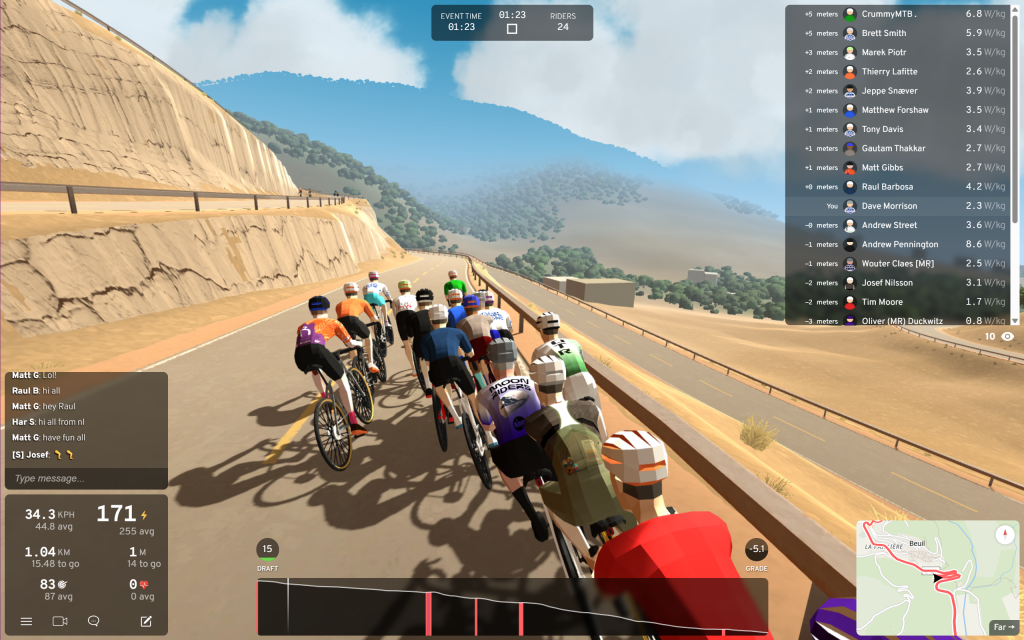Select Tim Moore from the rider list
The image size is (1024, 640).
[x=882, y=302]
